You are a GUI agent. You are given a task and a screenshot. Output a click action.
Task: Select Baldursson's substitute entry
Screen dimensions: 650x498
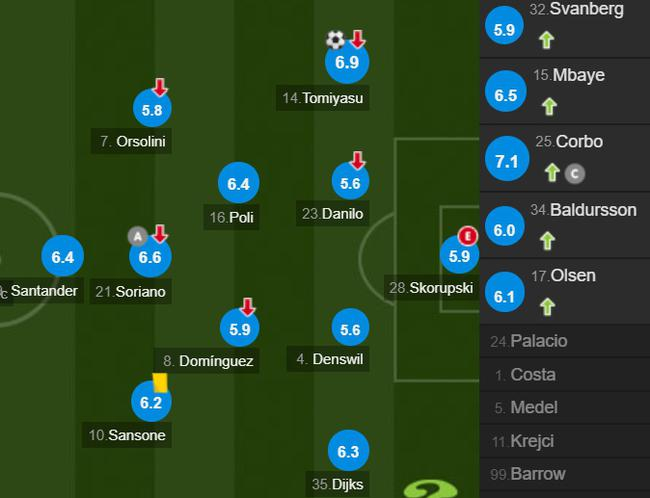pos(566,222)
